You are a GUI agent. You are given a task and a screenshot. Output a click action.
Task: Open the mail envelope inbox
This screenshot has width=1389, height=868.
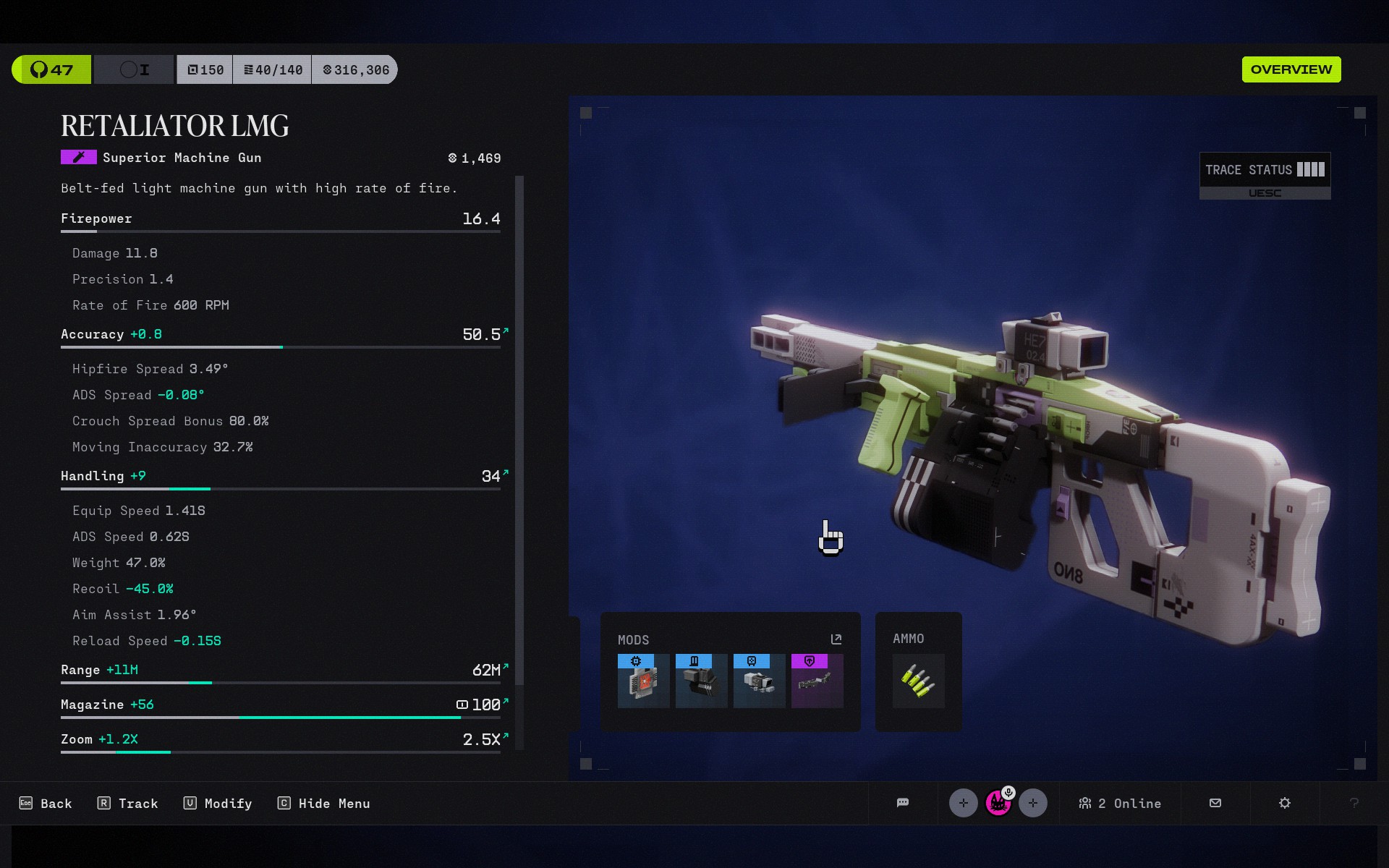[x=1215, y=803]
